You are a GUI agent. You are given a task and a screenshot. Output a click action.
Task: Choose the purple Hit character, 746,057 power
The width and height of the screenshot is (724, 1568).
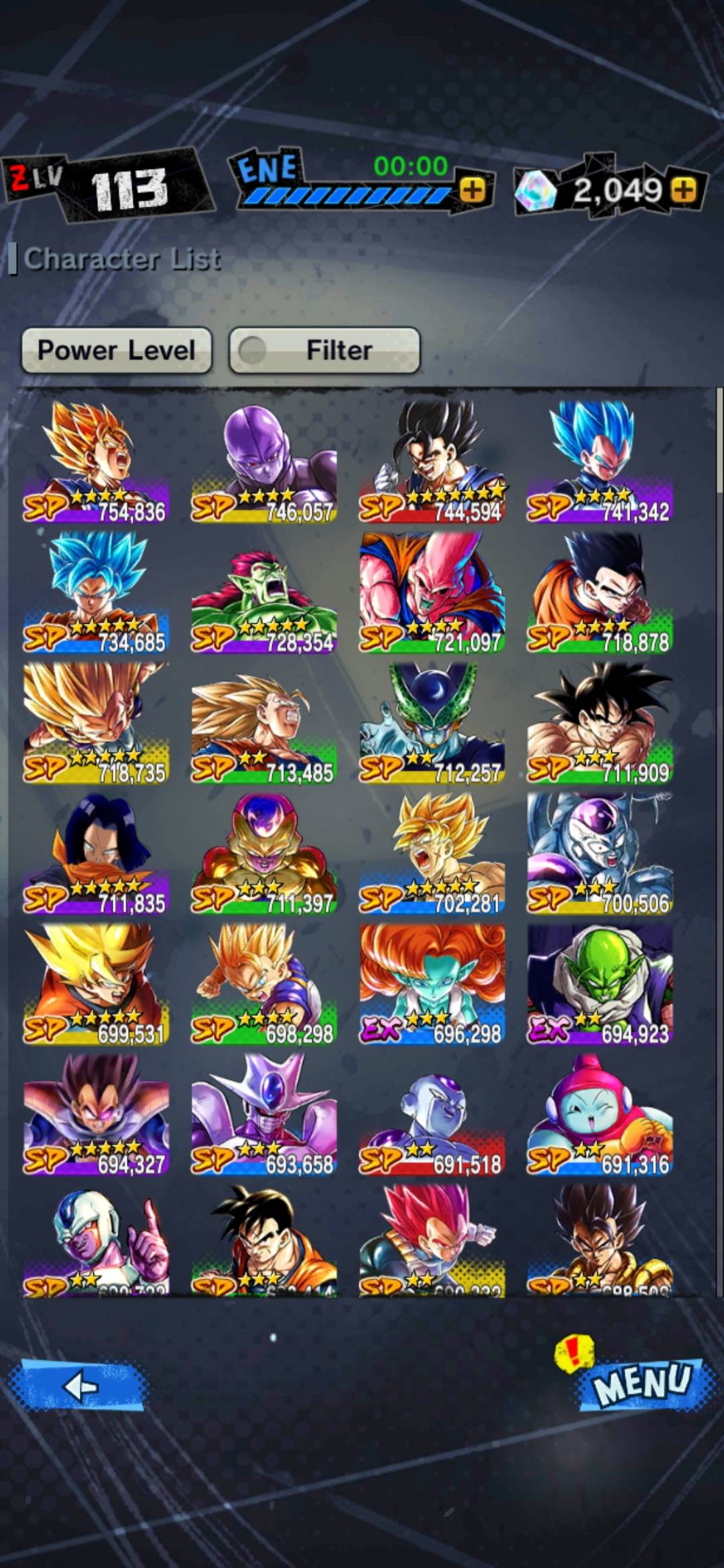point(264,461)
